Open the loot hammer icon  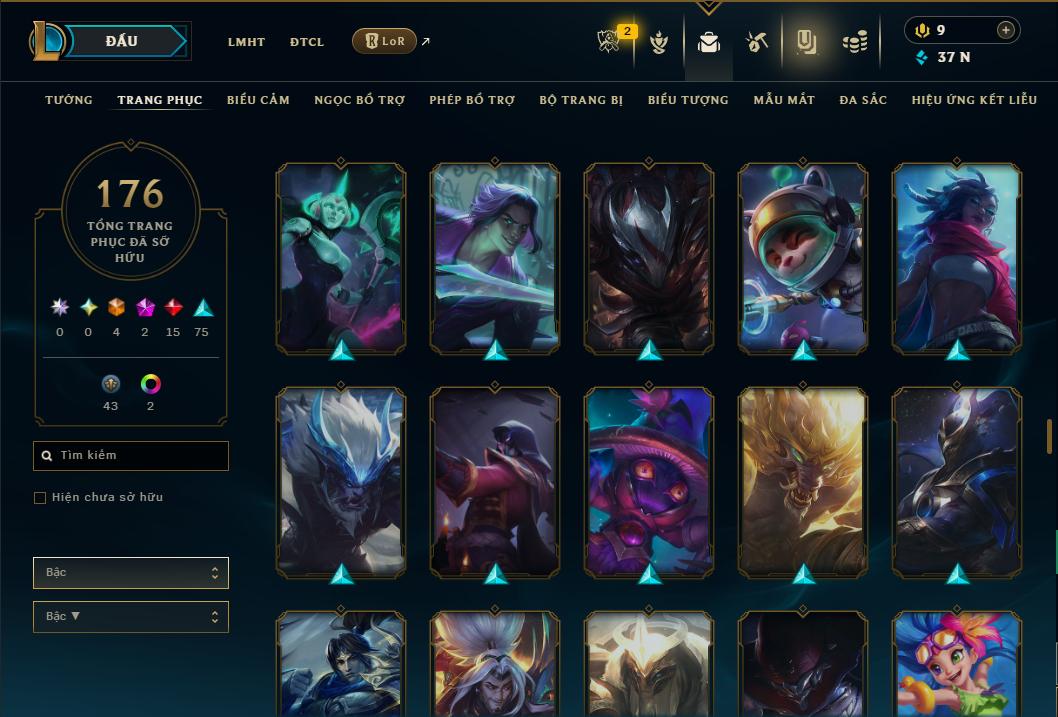756,42
